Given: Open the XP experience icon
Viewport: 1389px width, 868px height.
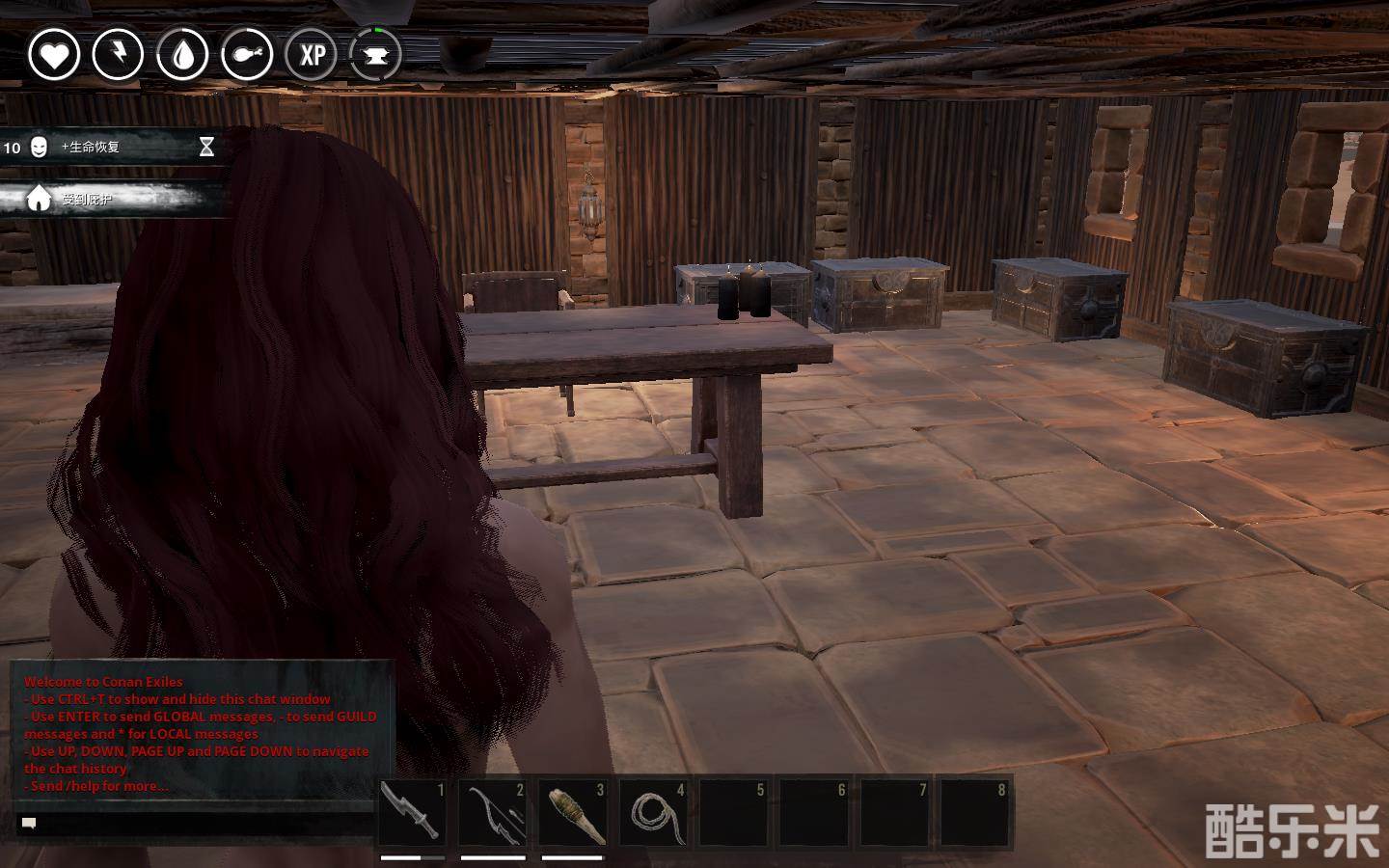Looking at the screenshot, I should 312,54.
